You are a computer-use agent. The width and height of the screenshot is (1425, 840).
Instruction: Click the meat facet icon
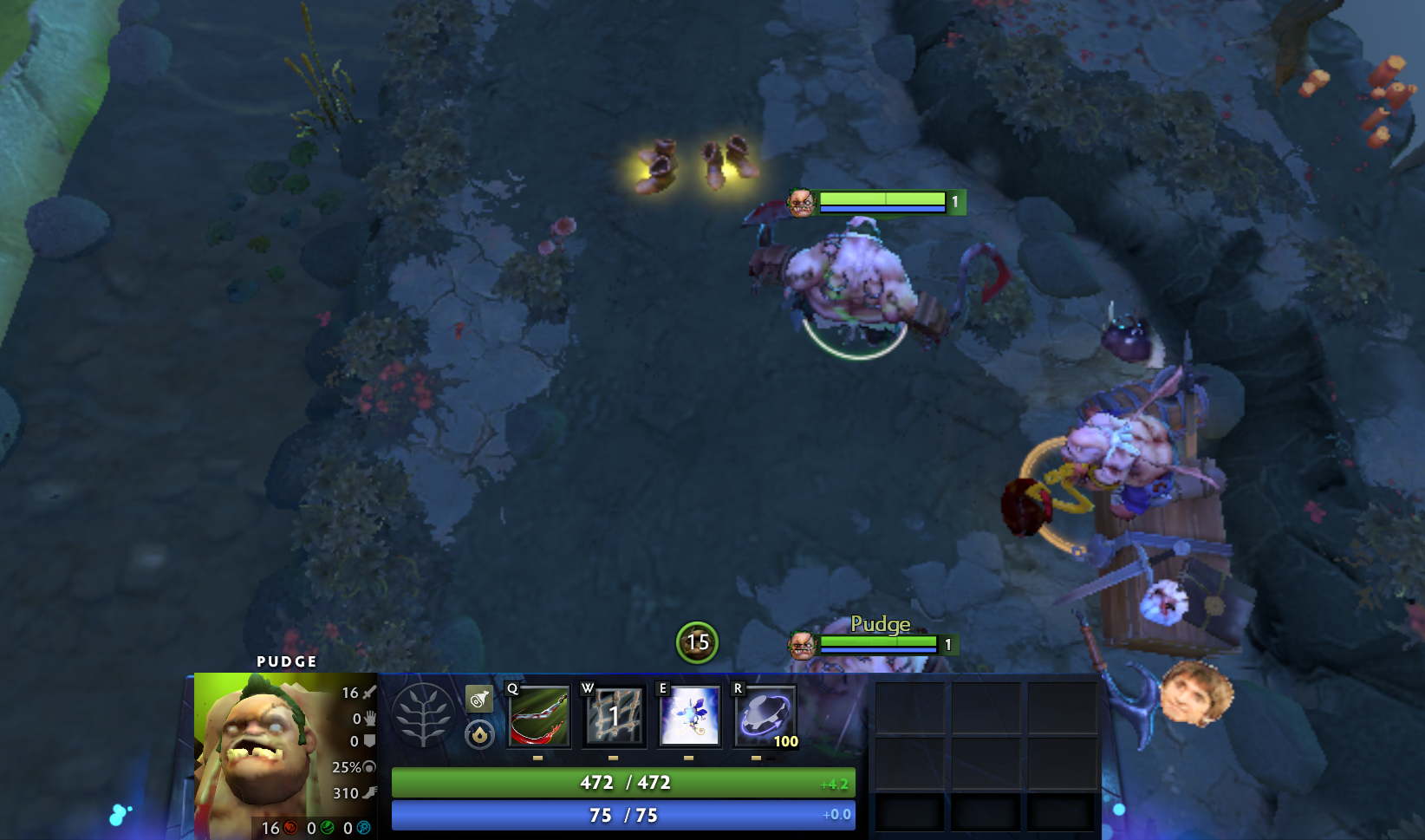pyautogui.click(x=479, y=699)
